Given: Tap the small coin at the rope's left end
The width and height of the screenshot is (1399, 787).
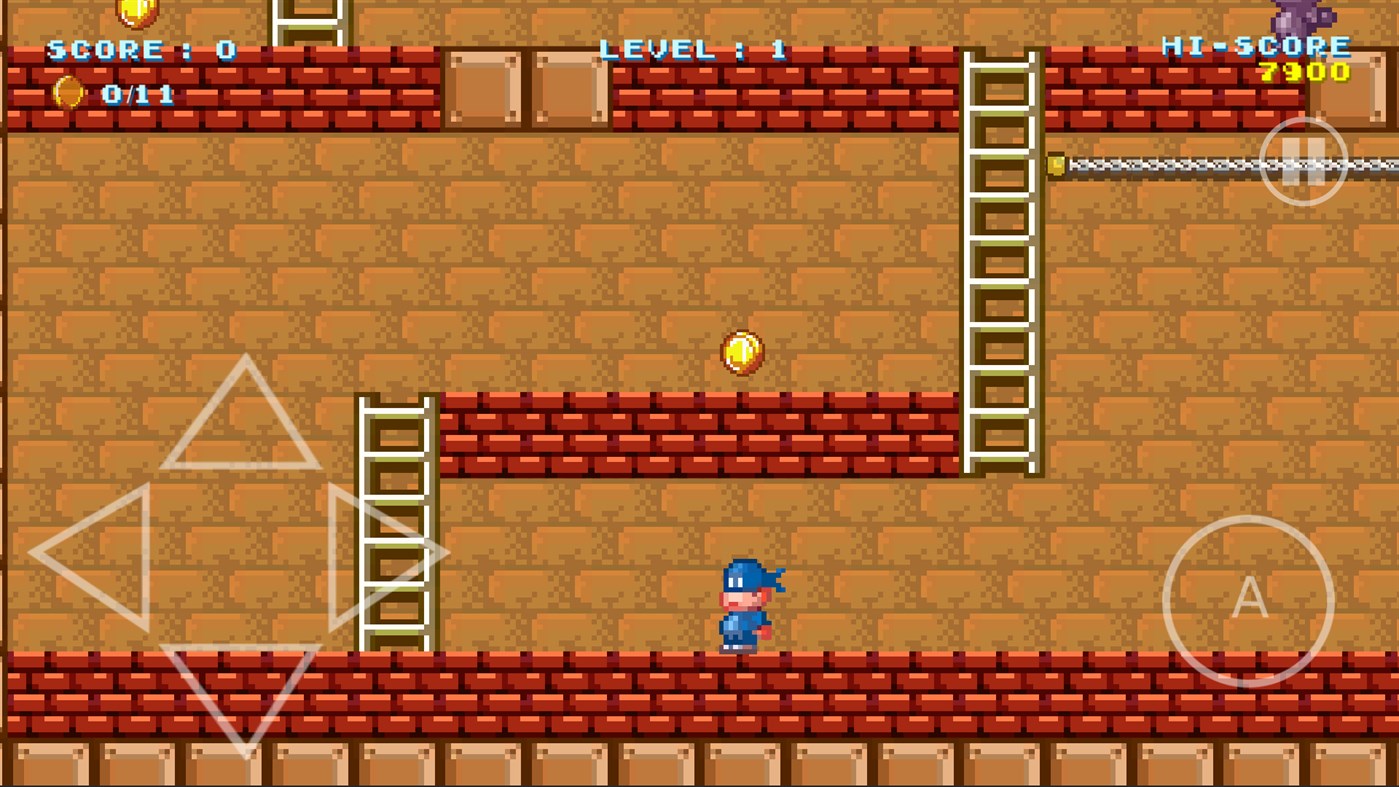Looking at the screenshot, I should point(1055,163).
